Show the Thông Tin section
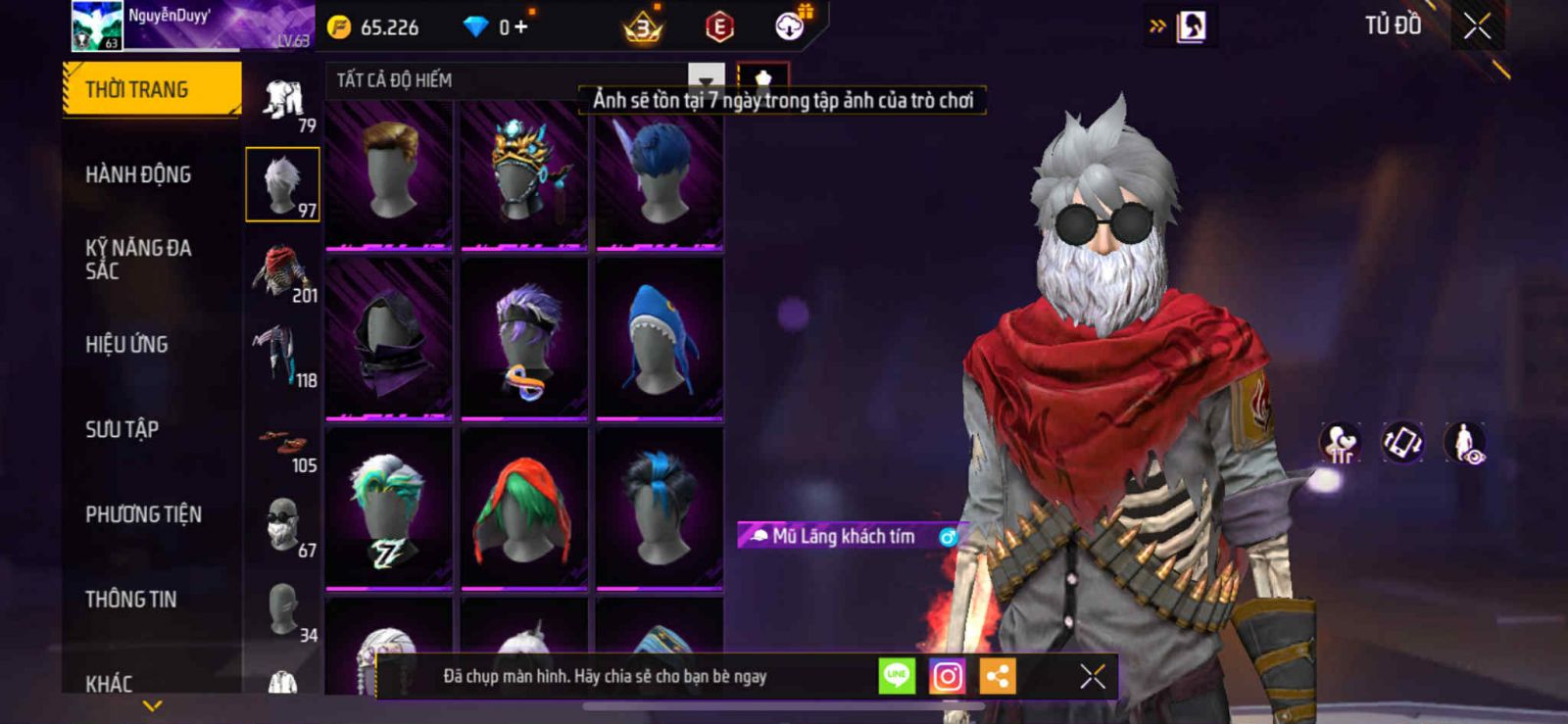Viewport: 1568px width, 724px height. (x=130, y=600)
